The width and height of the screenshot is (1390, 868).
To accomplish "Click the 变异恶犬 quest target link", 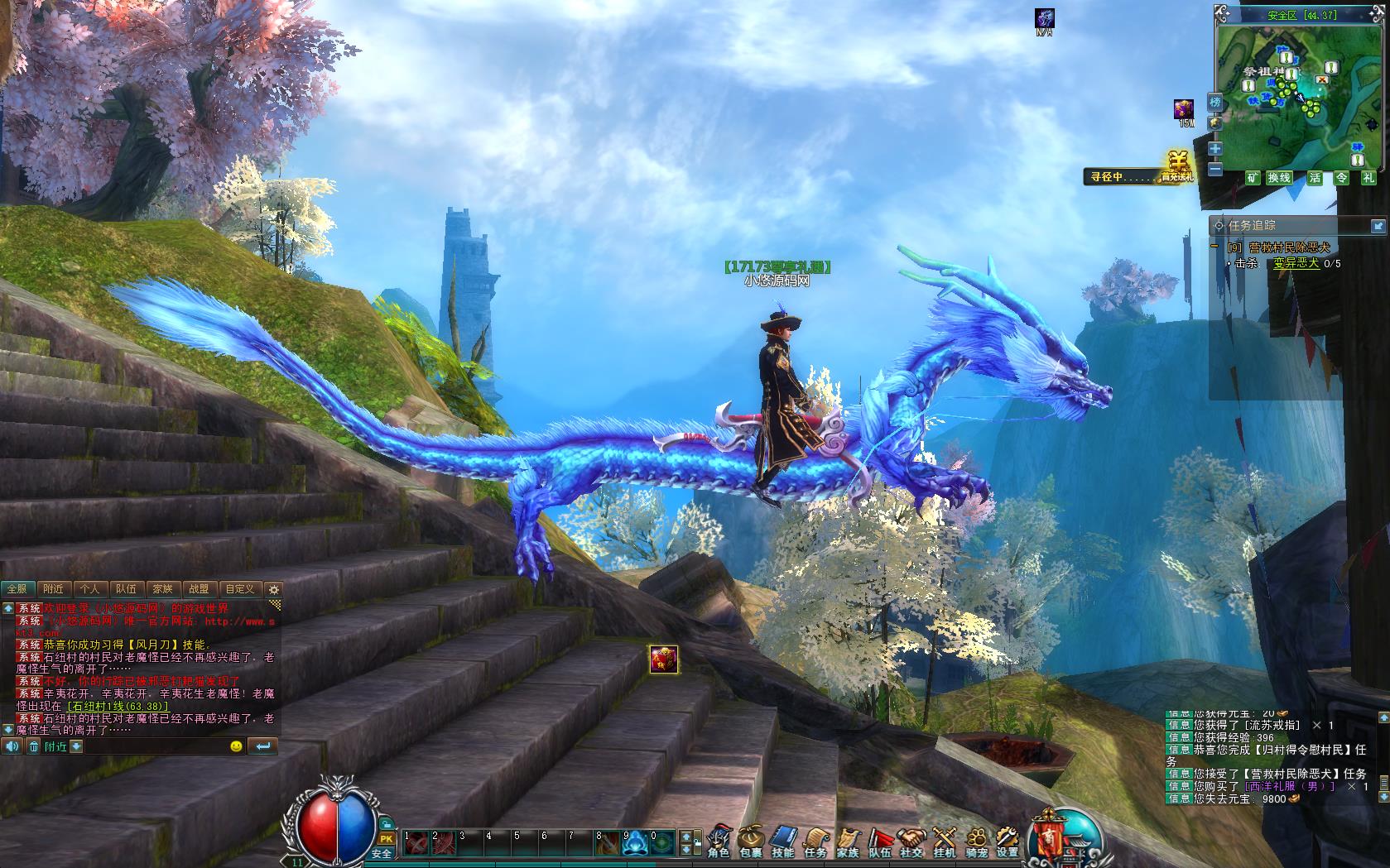I will tap(1296, 263).
